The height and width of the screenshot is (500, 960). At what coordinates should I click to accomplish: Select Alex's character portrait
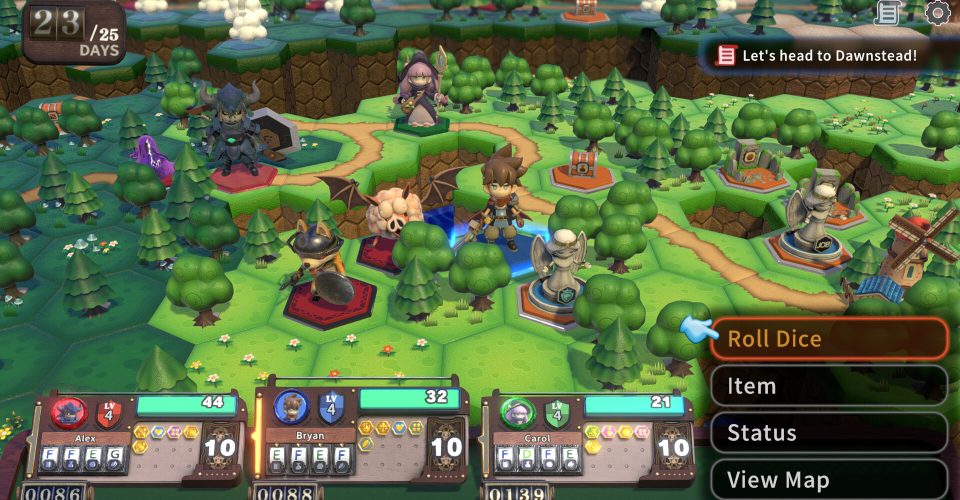[x=69, y=412]
